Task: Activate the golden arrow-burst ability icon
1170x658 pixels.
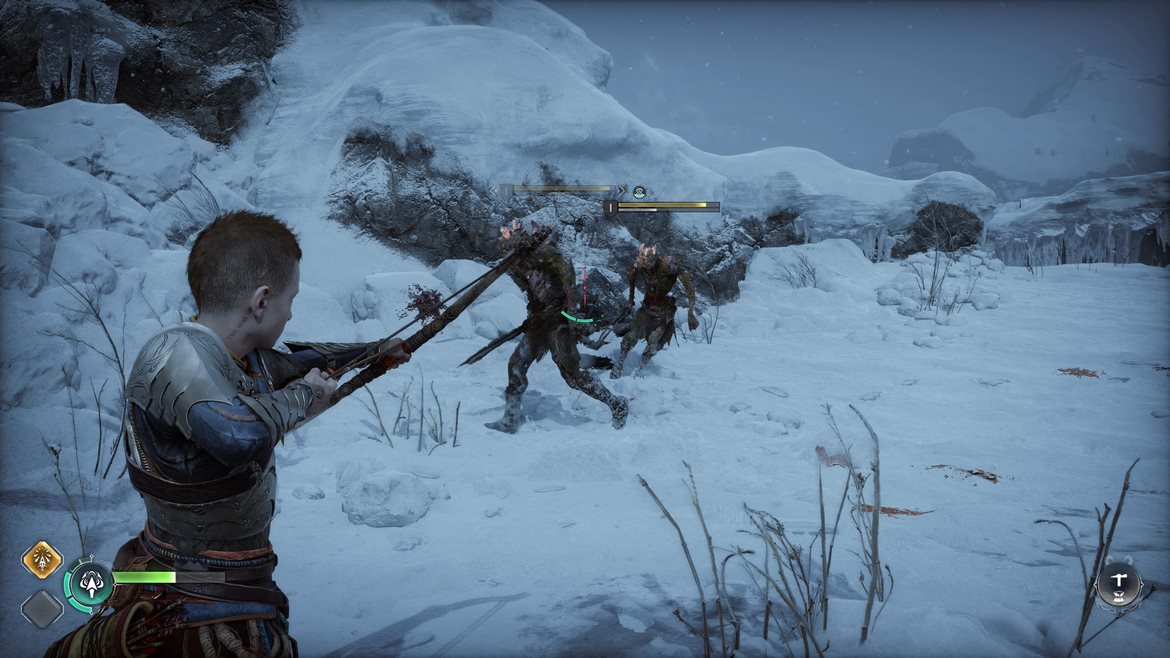Action: click(x=42, y=560)
